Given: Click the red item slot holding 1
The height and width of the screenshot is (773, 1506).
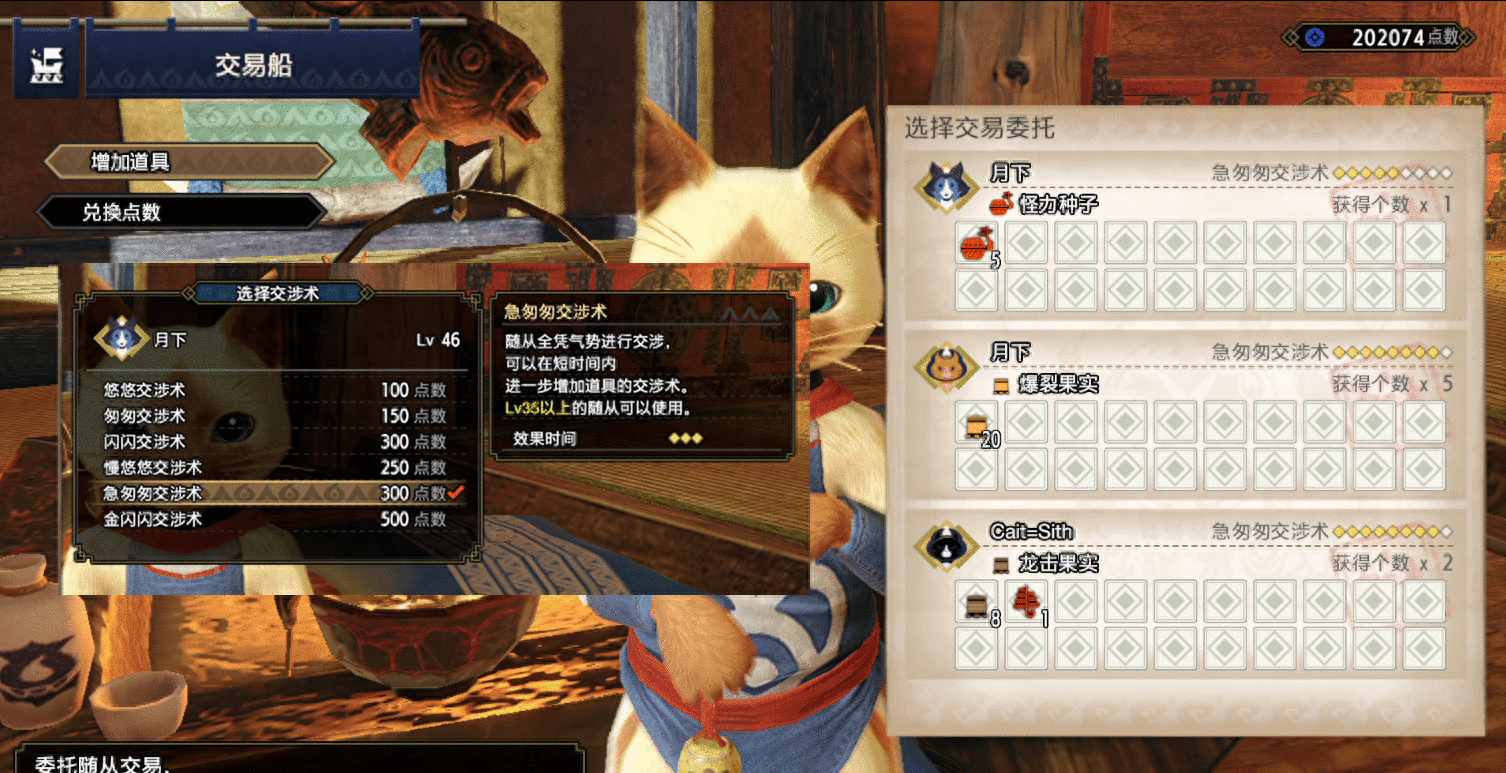Looking at the screenshot, I should click(1026, 602).
